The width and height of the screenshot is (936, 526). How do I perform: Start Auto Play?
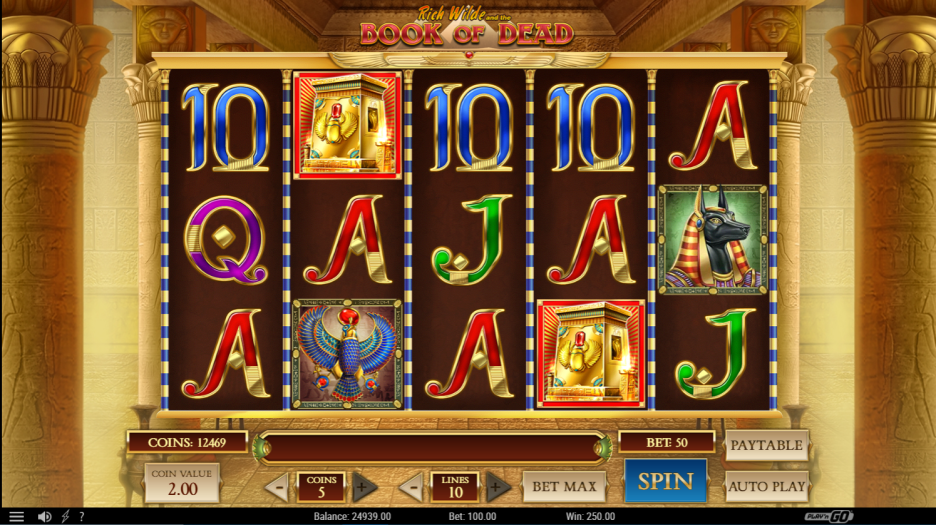point(766,487)
